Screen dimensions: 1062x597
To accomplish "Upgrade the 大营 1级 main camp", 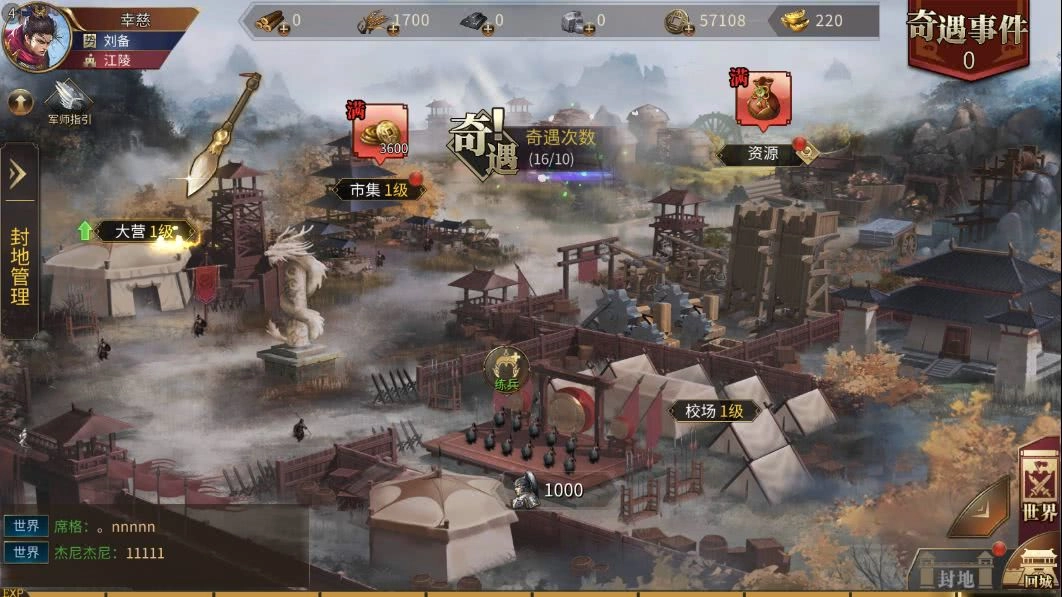I will coord(132,231).
